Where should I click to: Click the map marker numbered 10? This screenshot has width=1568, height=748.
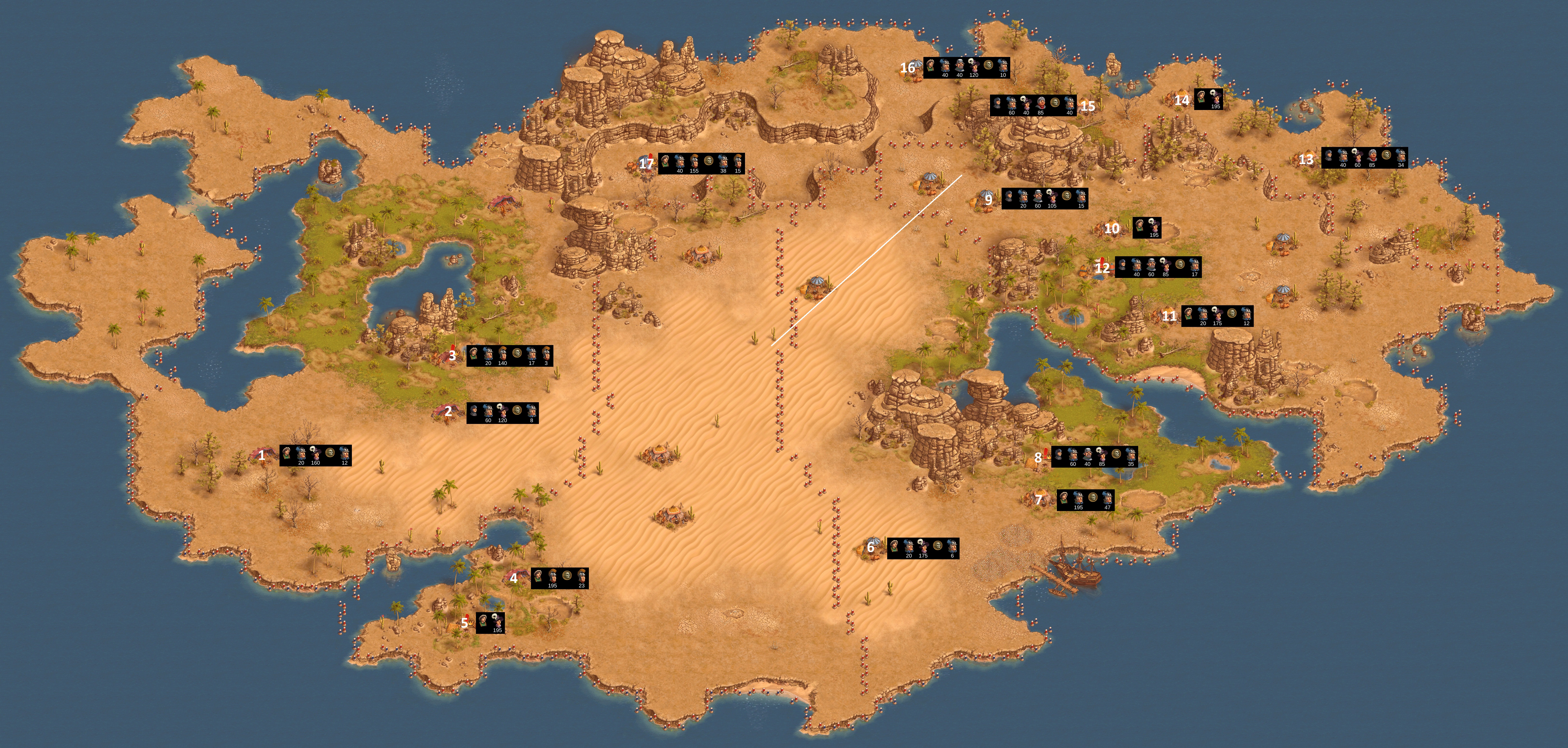(1111, 229)
